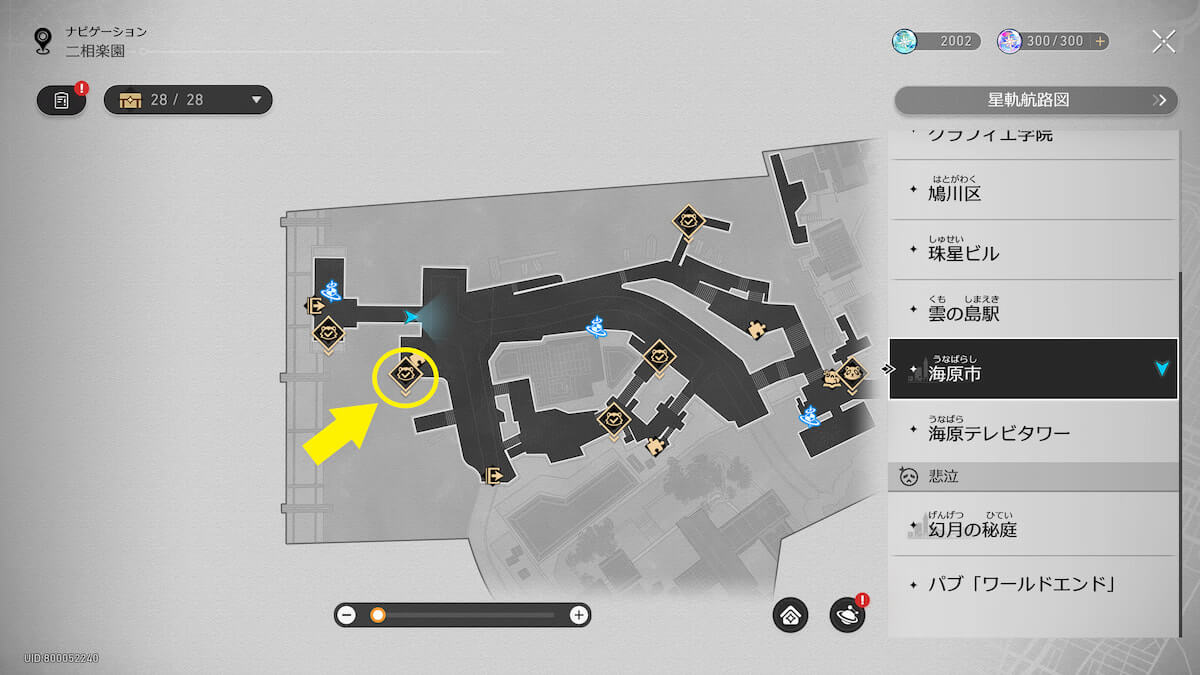The height and width of the screenshot is (675, 1200).
Task: Select the yellow-circled map marker
Action: (x=405, y=376)
